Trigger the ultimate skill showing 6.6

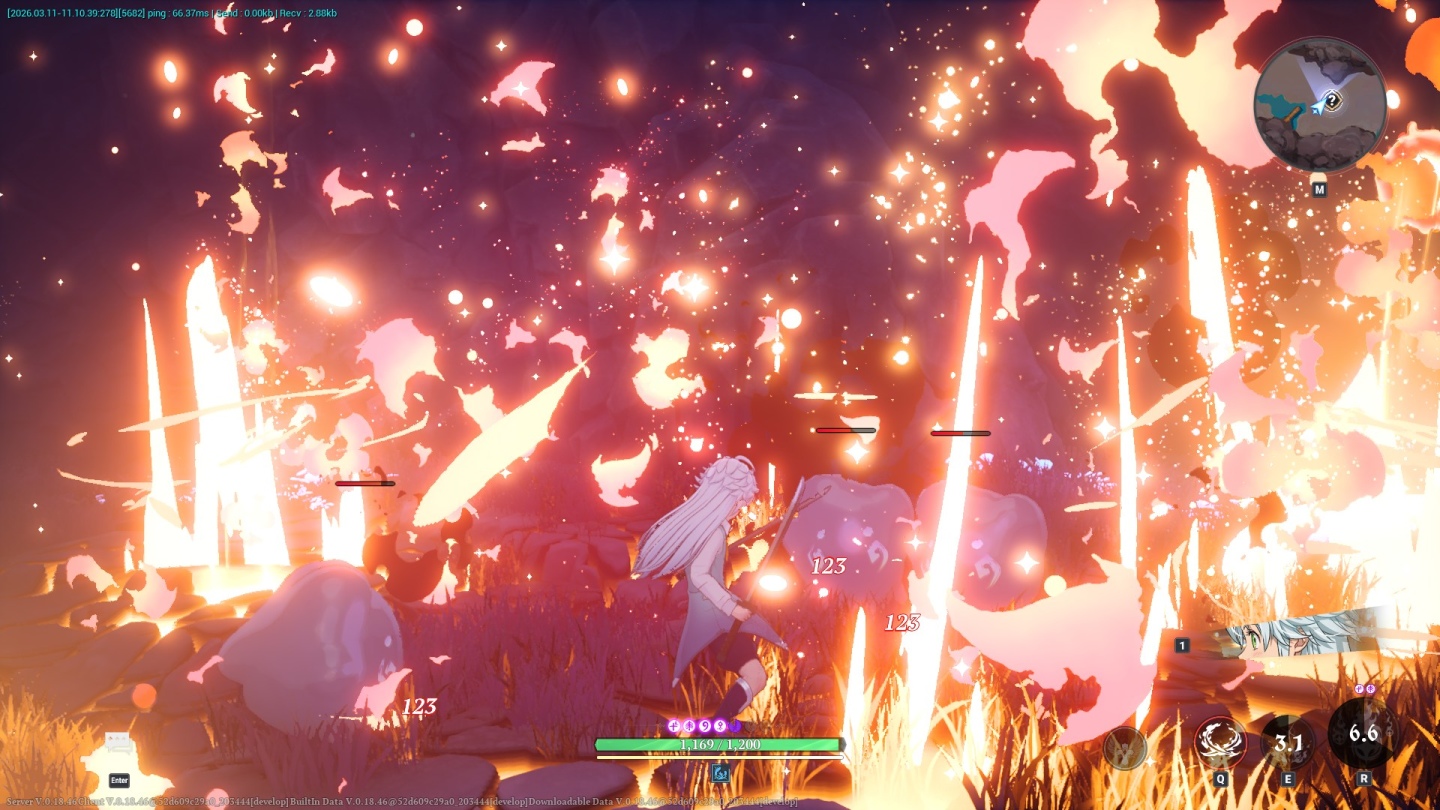1363,733
